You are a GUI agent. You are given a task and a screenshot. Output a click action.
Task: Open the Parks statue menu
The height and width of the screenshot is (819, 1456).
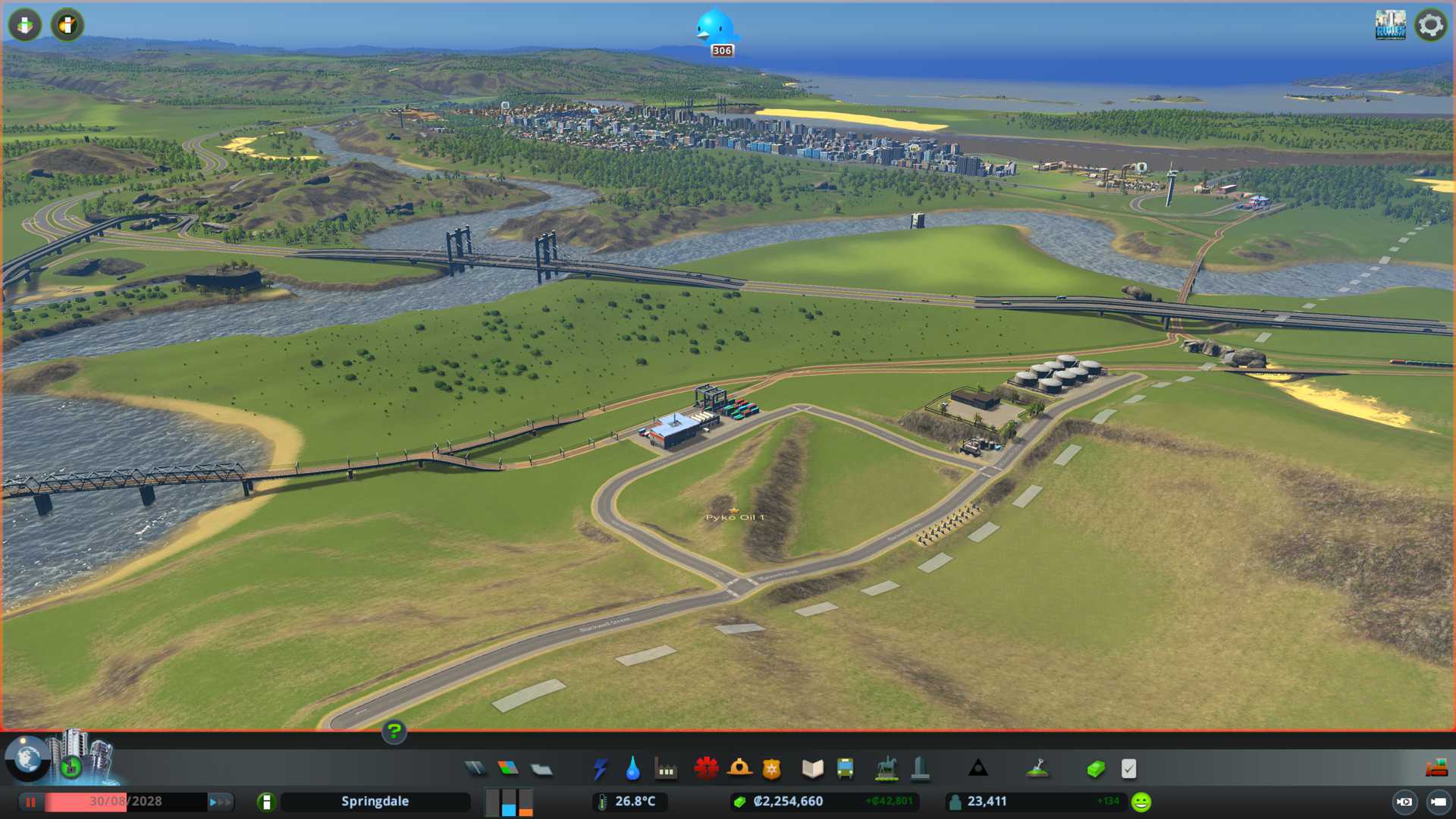(886, 769)
